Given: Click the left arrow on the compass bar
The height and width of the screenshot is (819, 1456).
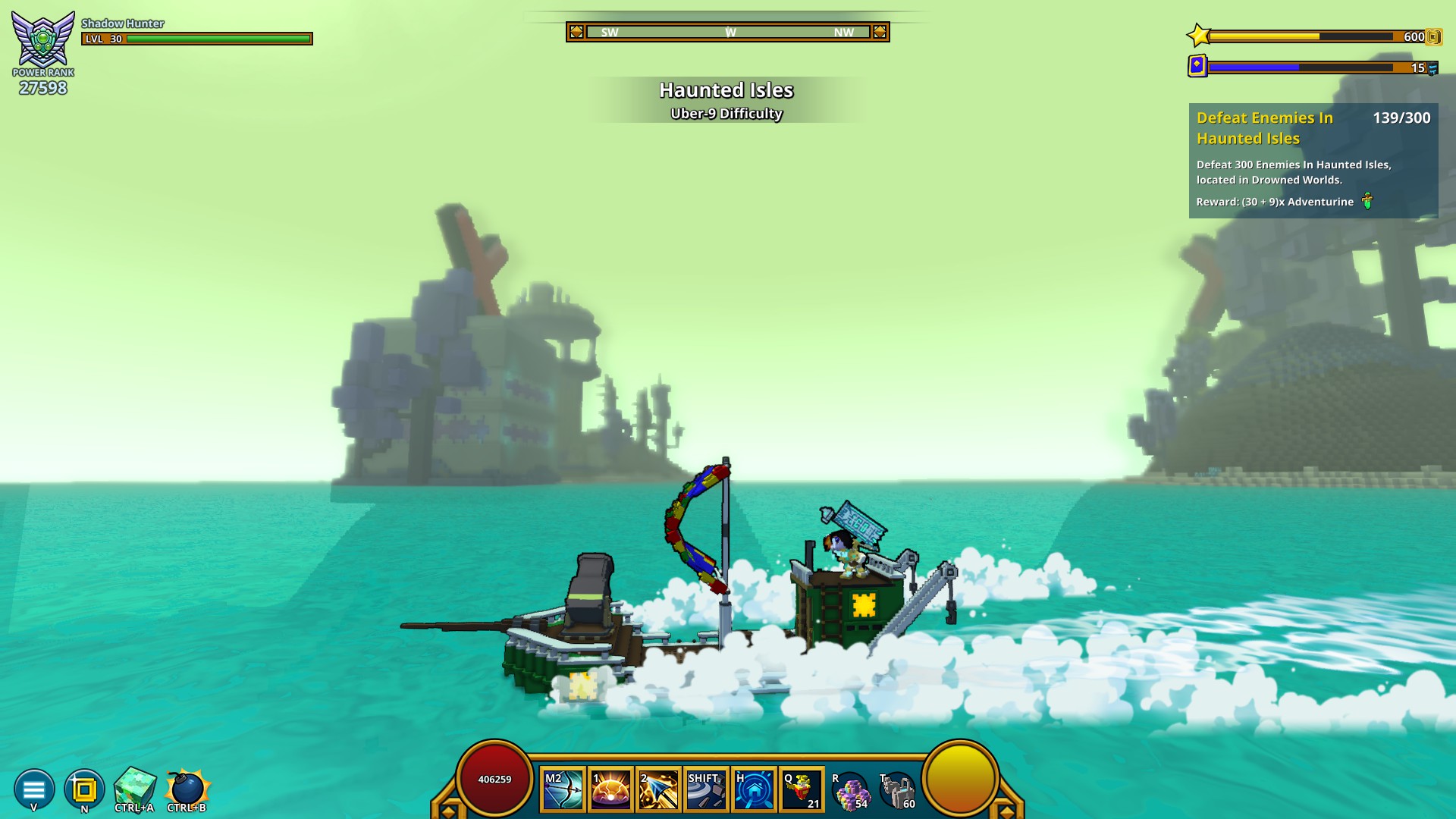Looking at the screenshot, I should tap(576, 32).
